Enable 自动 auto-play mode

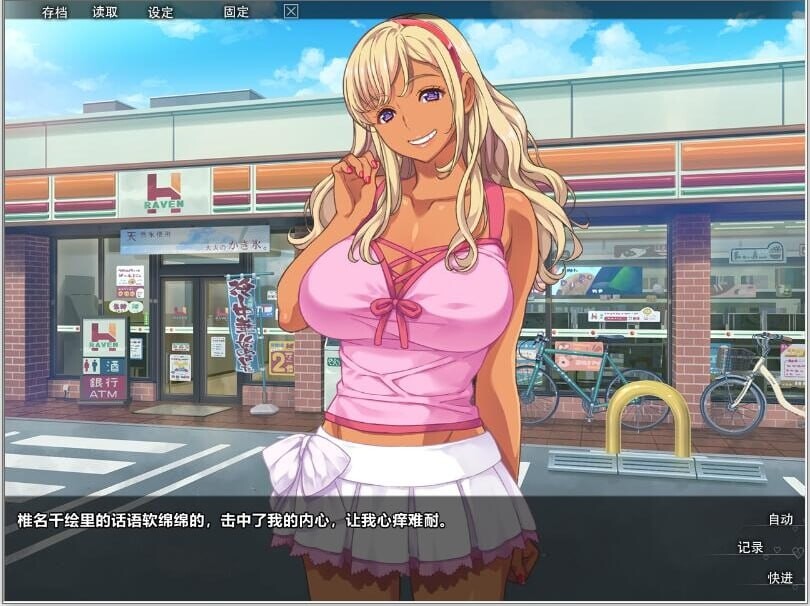(780, 519)
